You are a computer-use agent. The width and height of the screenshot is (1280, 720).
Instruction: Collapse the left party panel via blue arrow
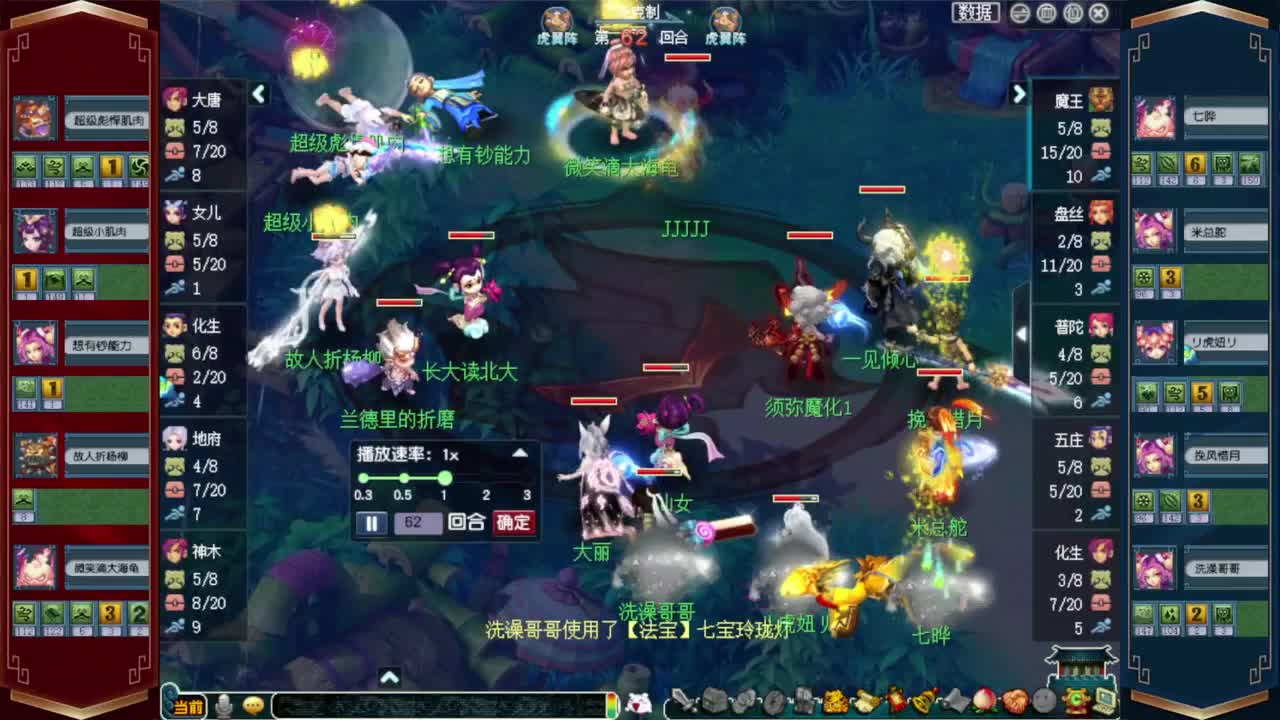click(x=259, y=92)
